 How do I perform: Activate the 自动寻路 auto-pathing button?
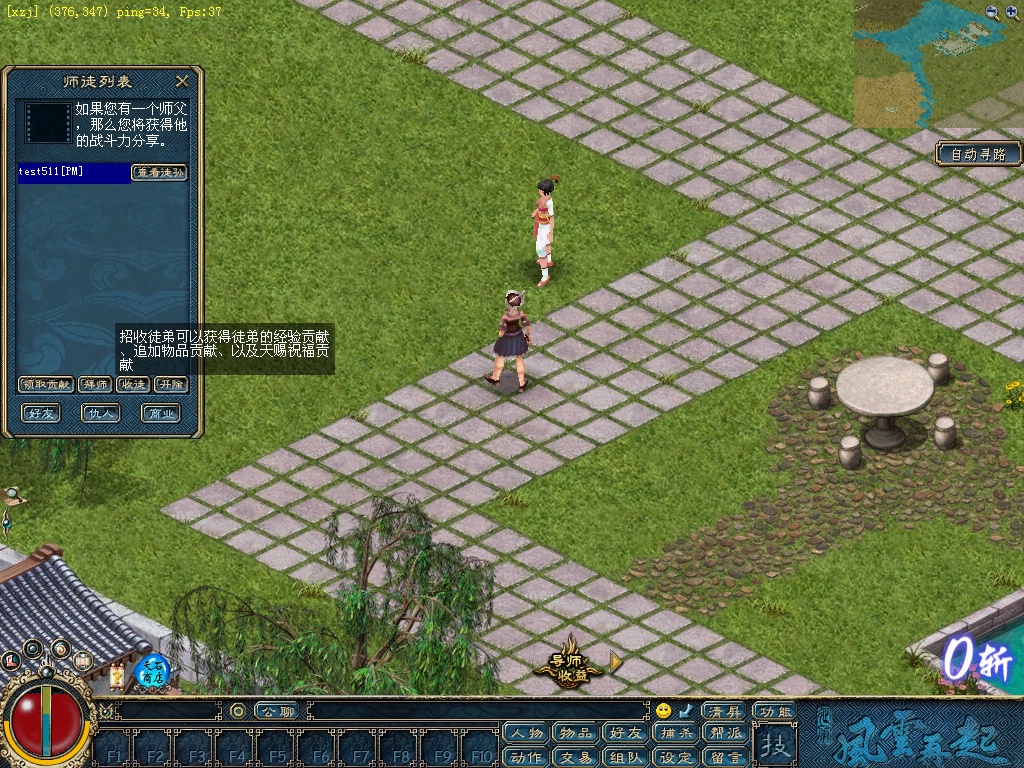(x=979, y=154)
